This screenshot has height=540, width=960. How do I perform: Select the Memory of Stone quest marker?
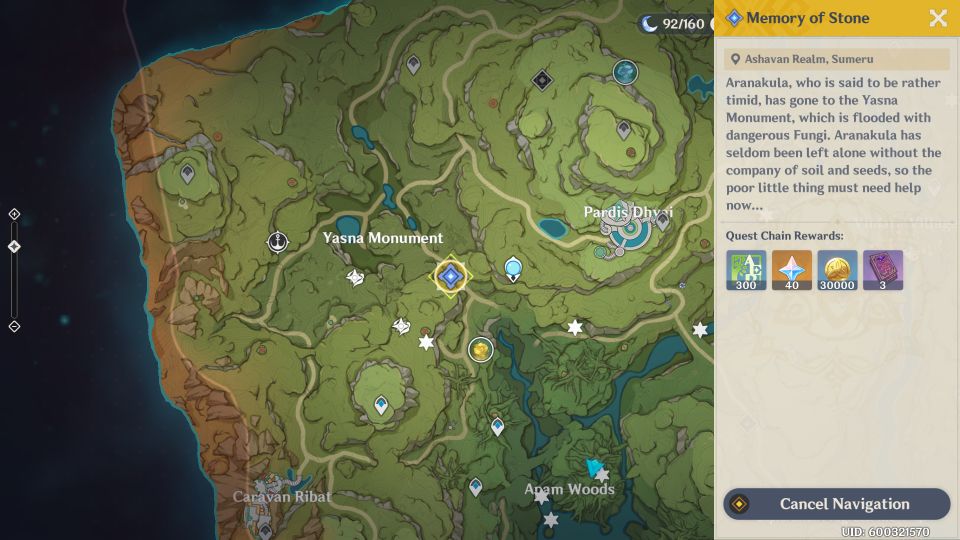pyautogui.click(x=450, y=276)
